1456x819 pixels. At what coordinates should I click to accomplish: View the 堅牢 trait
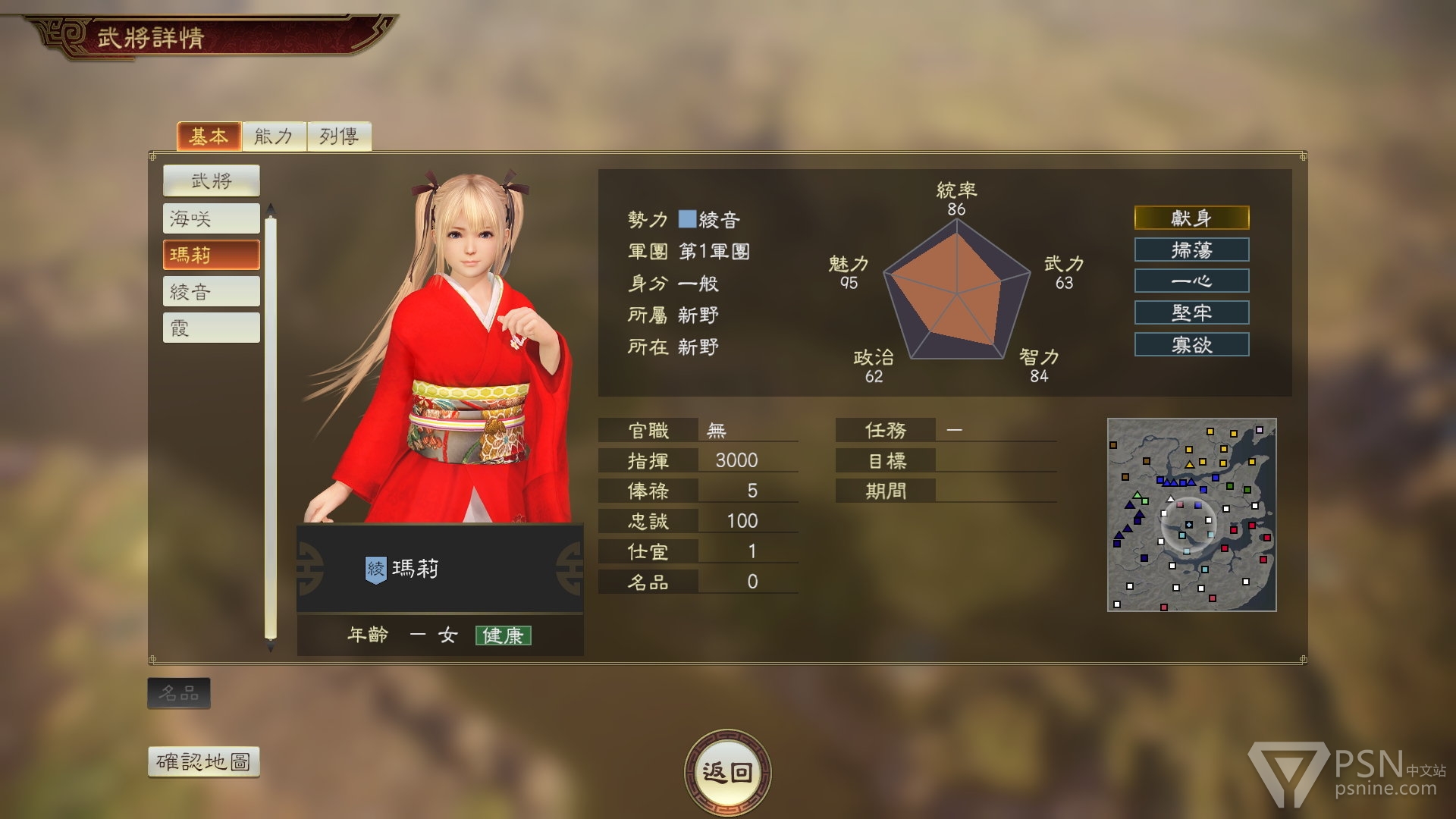[1191, 312]
